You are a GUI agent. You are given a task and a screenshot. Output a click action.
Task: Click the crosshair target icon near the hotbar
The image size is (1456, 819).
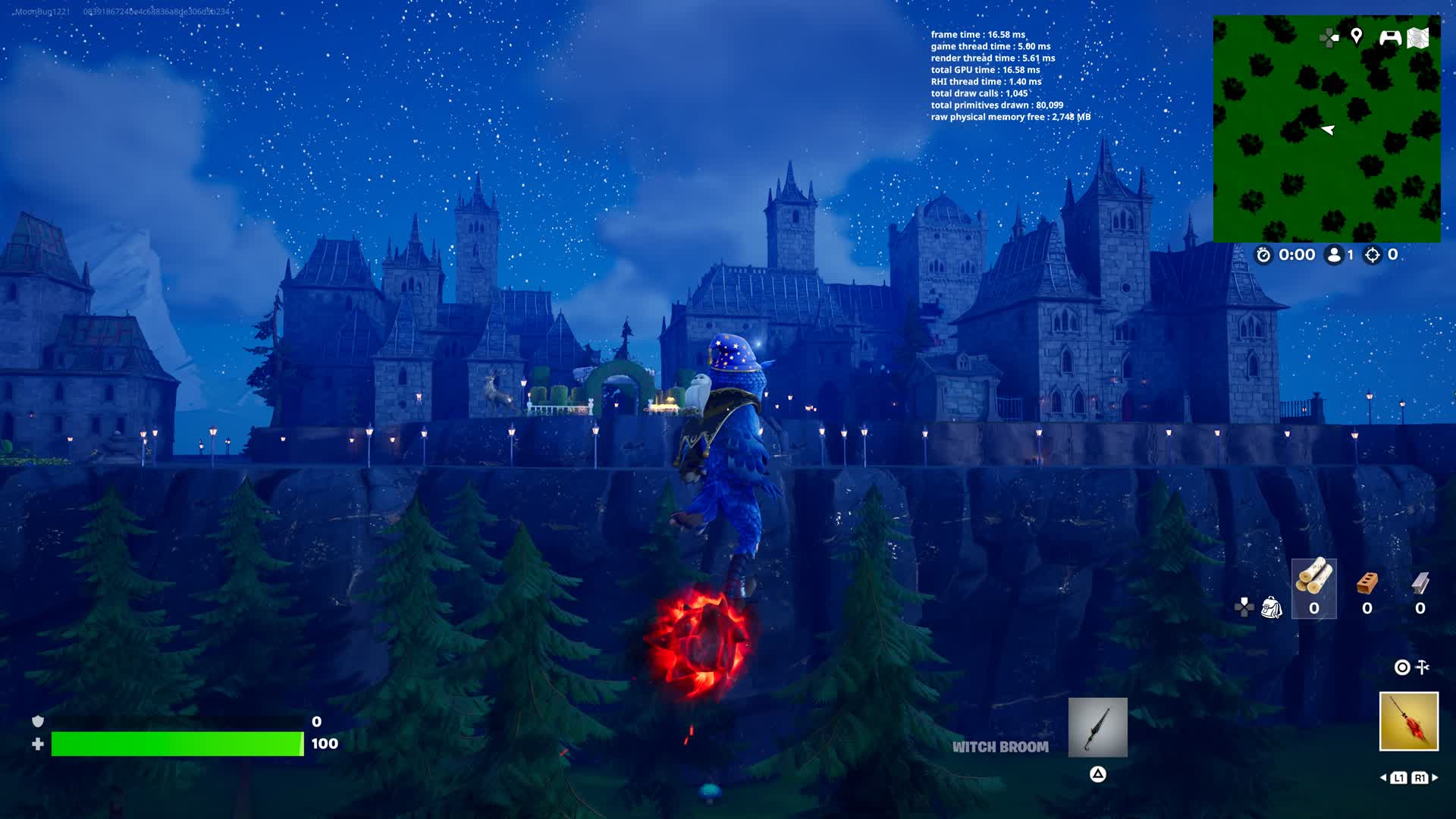(x=1401, y=668)
